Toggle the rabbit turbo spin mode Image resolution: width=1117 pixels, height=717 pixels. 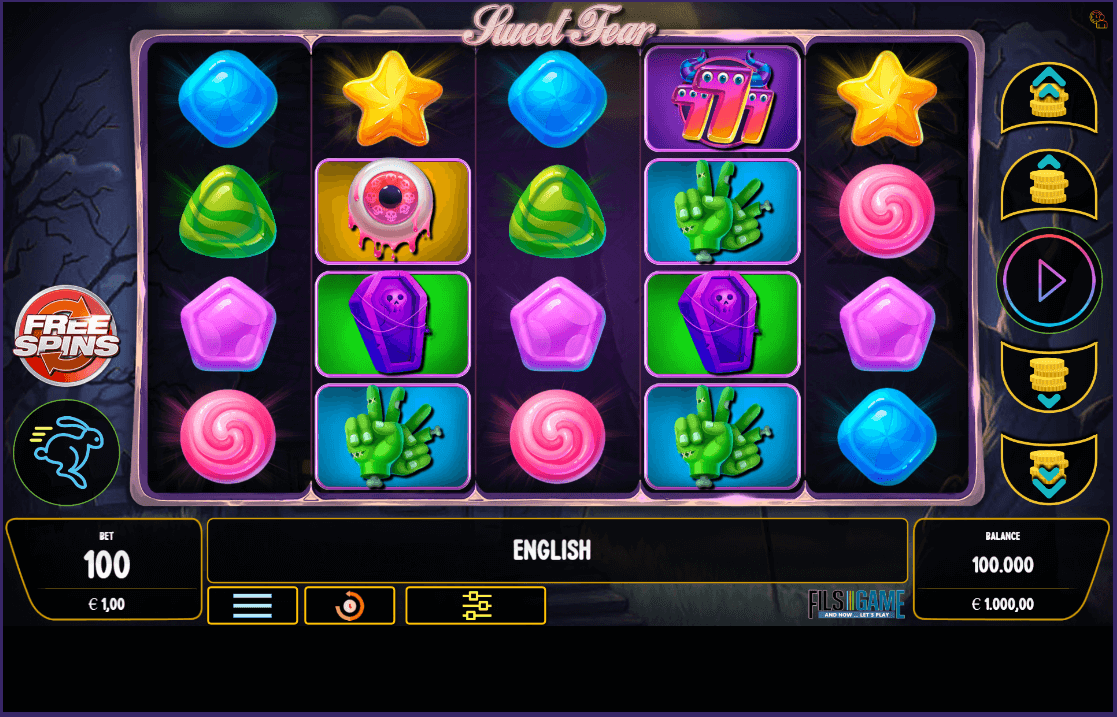[x=66, y=453]
